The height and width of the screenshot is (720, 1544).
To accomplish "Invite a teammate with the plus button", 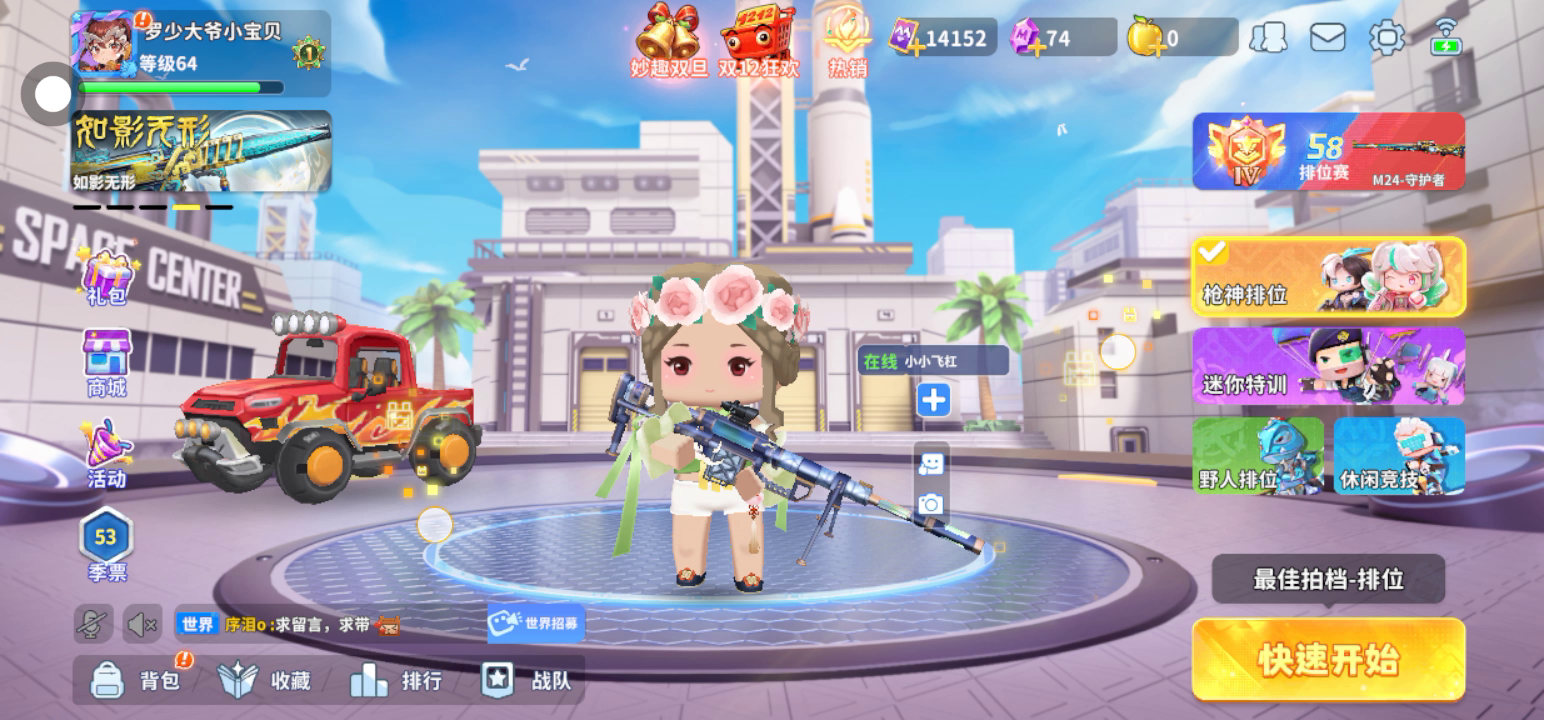I will 933,401.
